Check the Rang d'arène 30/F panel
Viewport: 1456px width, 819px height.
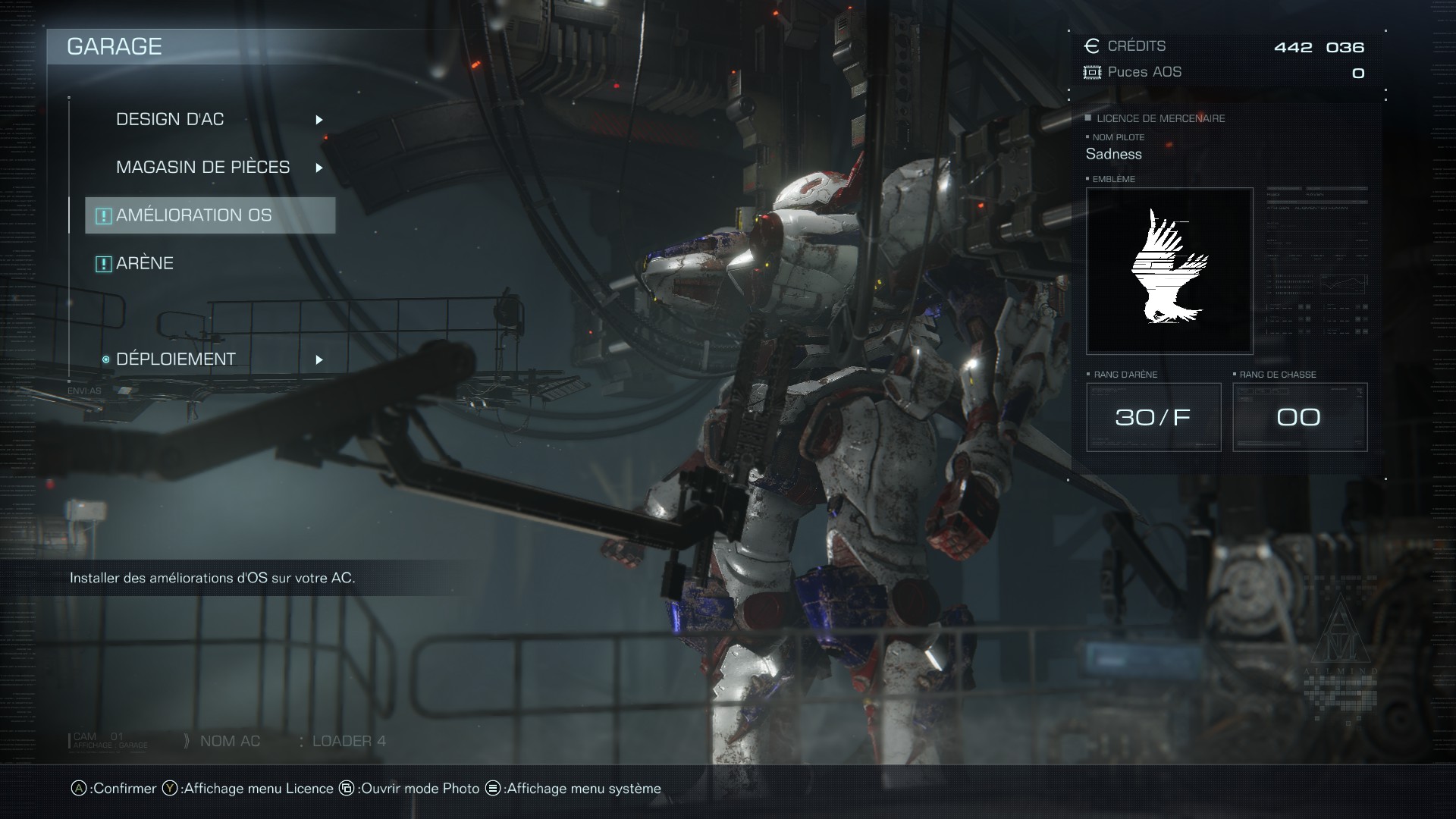1153,417
